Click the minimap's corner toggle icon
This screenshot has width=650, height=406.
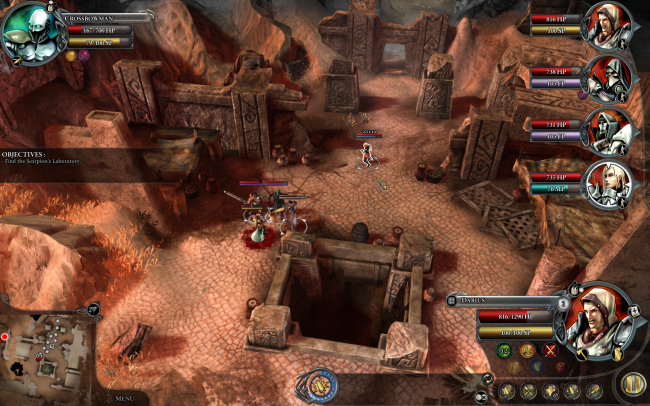[x=92, y=310]
